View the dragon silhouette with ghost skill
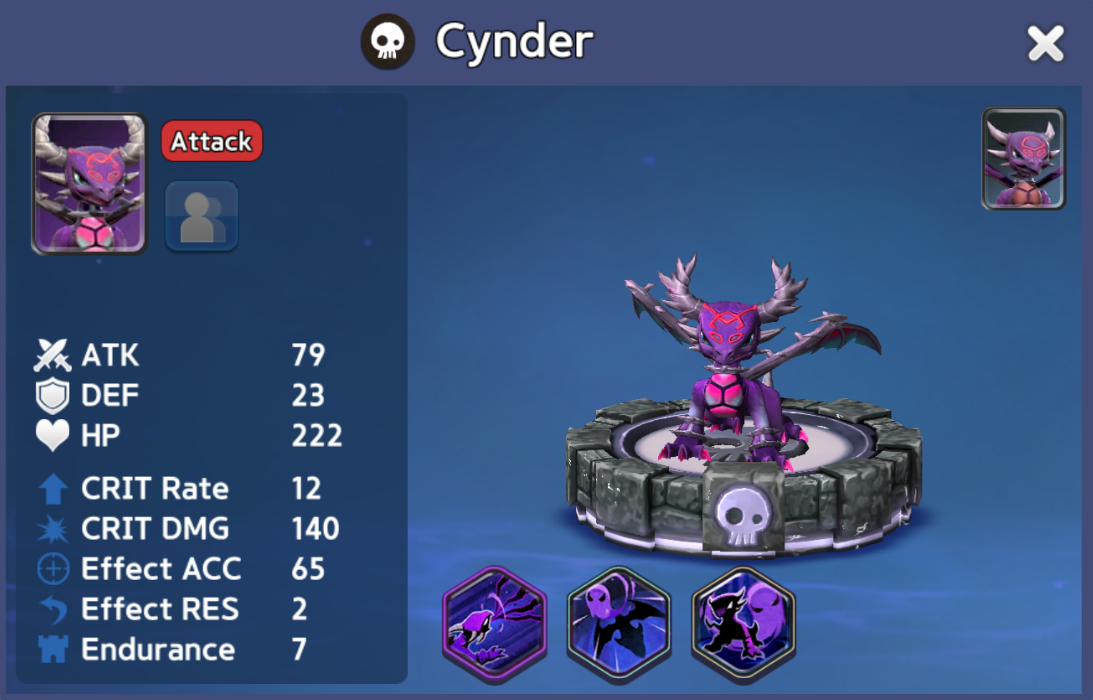The height and width of the screenshot is (700, 1093). pos(743,620)
